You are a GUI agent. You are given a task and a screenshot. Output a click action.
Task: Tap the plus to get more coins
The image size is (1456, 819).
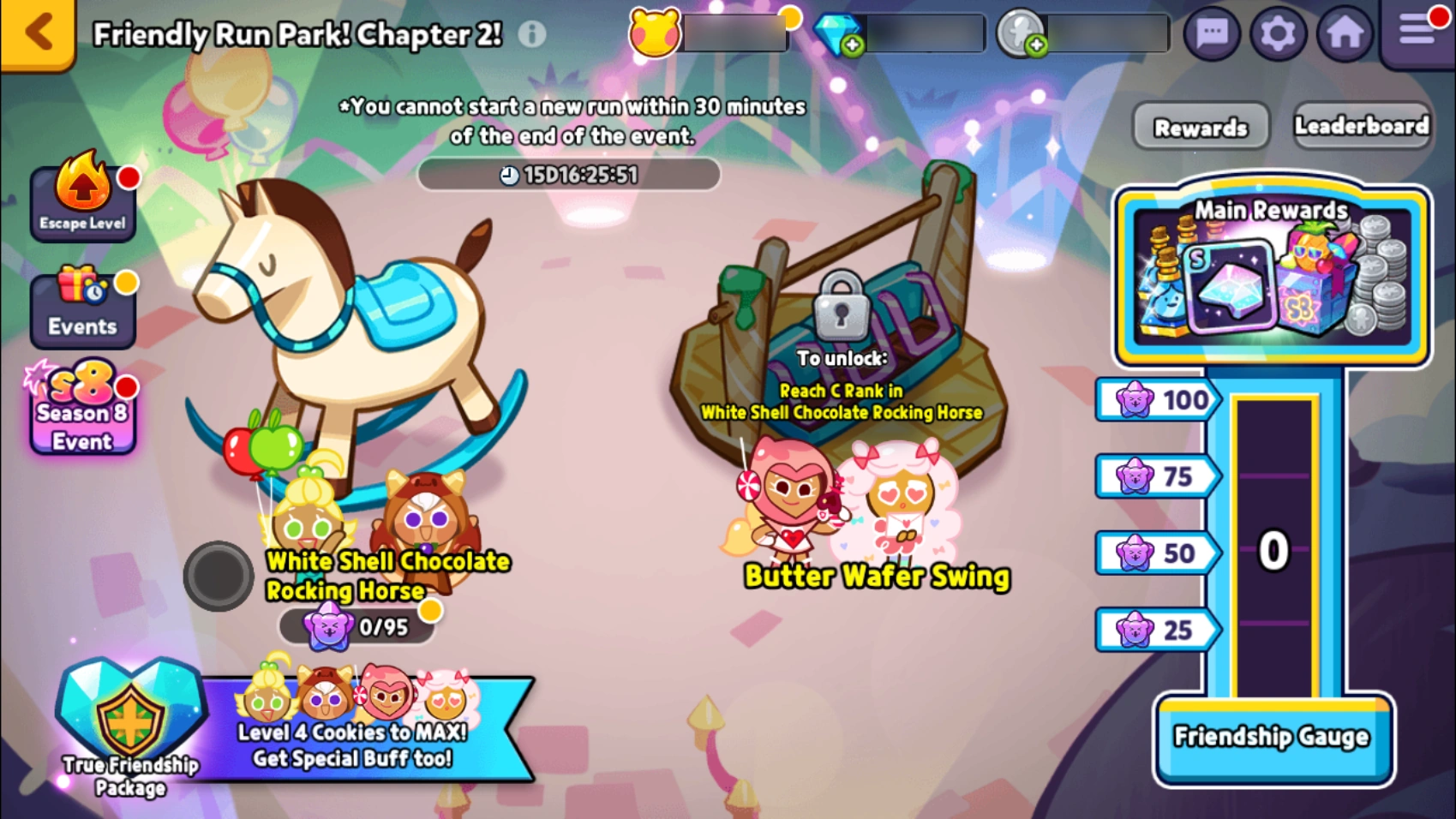(1035, 45)
